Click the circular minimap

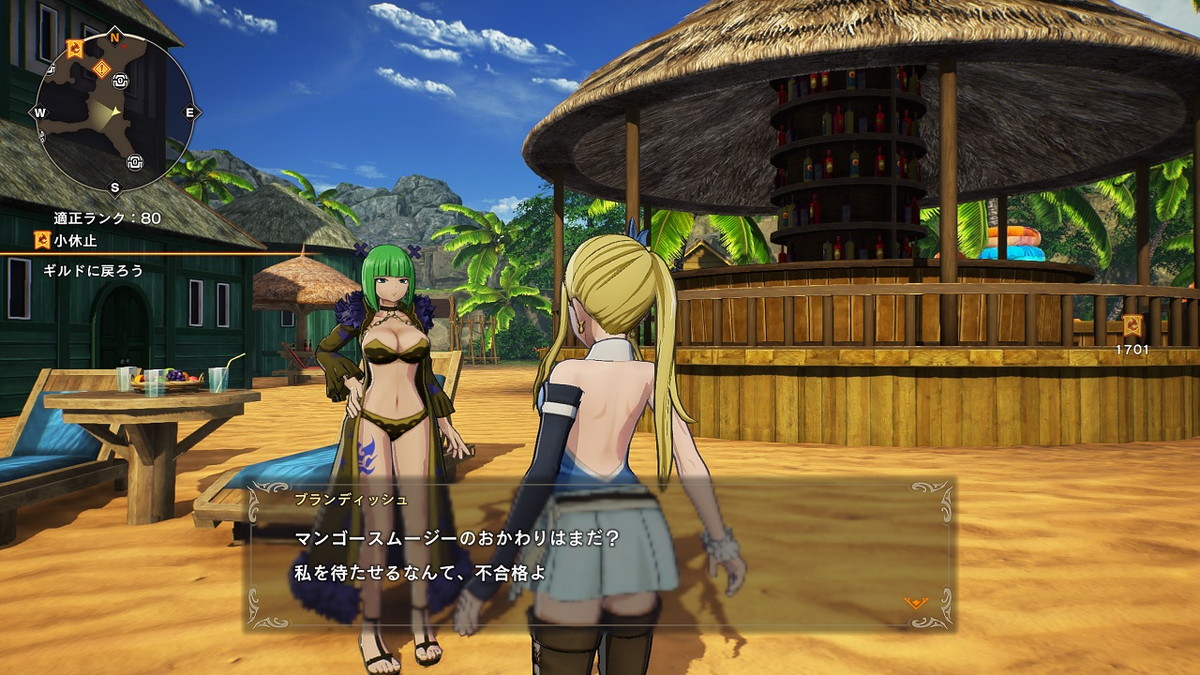(114, 112)
